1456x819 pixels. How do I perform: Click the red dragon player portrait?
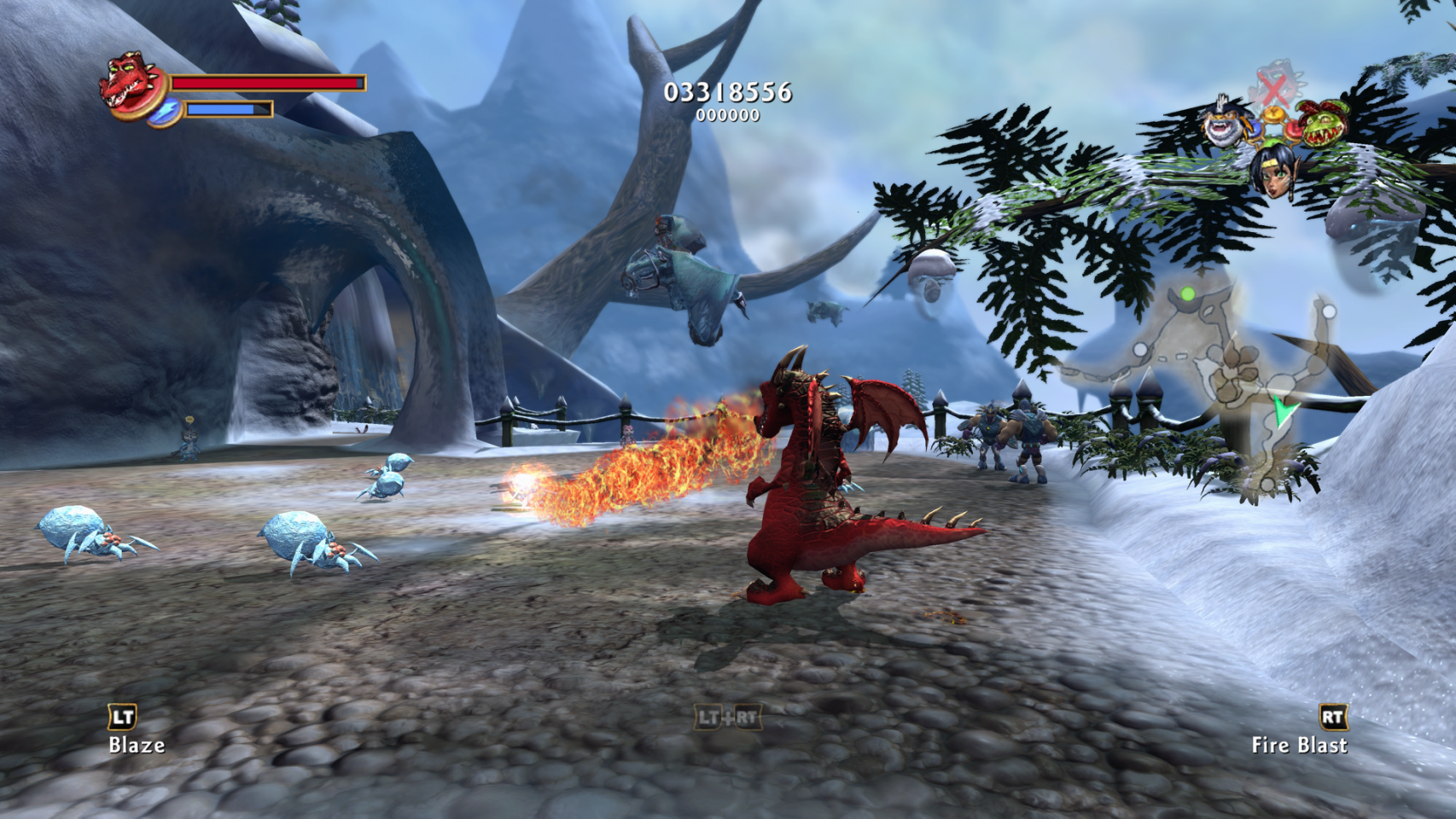point(132,85)
